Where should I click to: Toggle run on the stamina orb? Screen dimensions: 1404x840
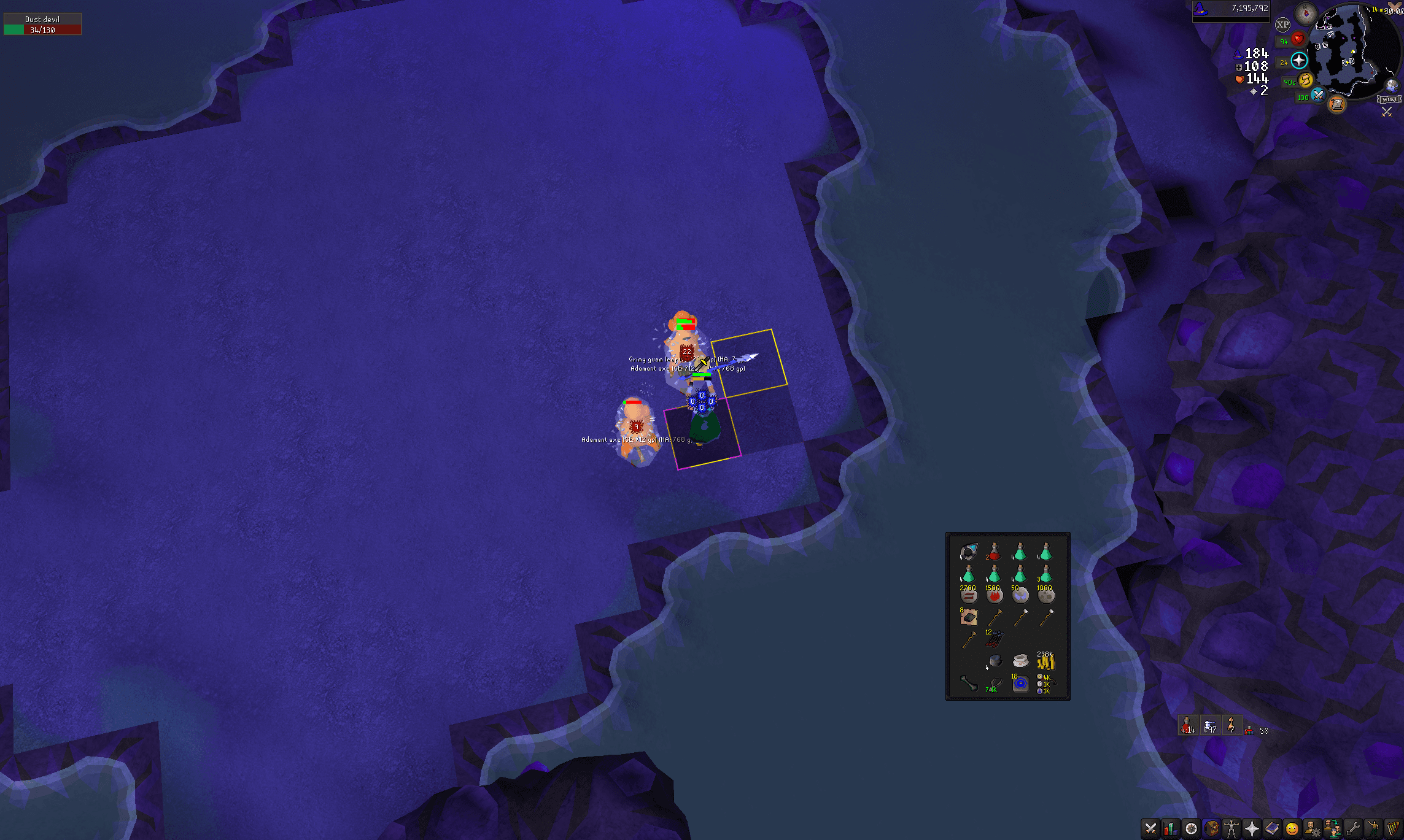pos(1305,80)
